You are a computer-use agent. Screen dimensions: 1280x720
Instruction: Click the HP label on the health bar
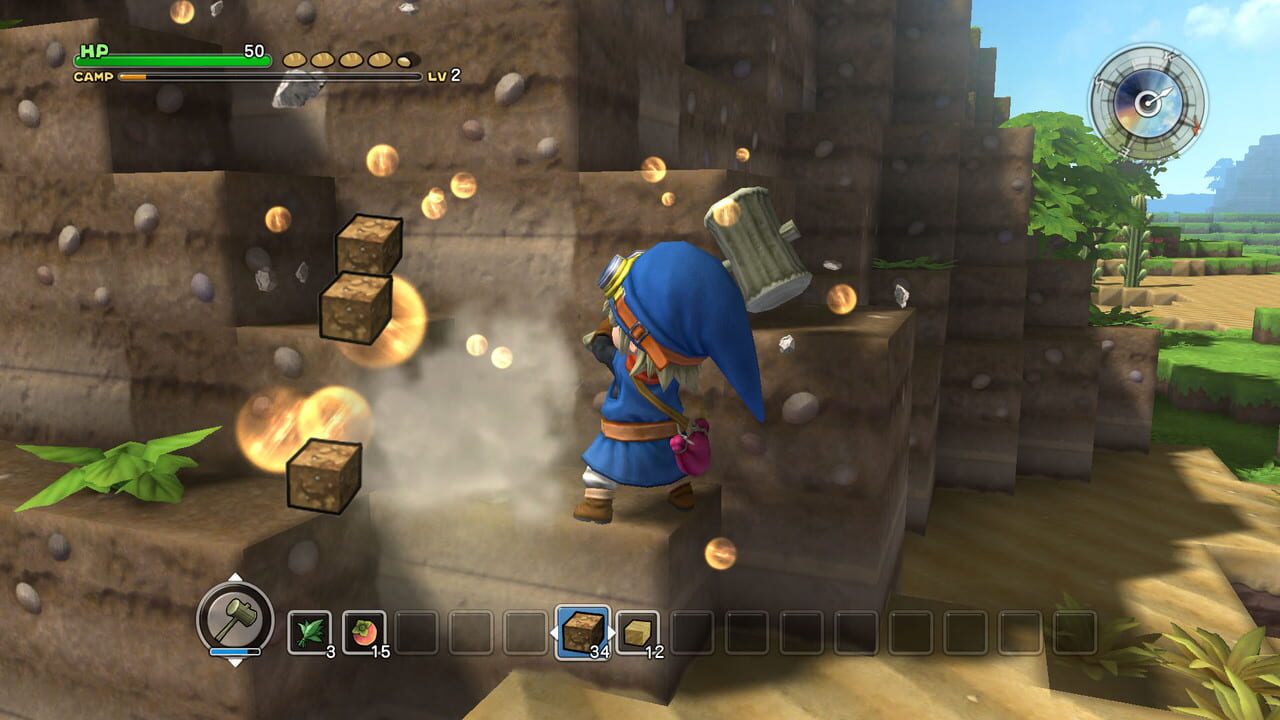point(94,50)
